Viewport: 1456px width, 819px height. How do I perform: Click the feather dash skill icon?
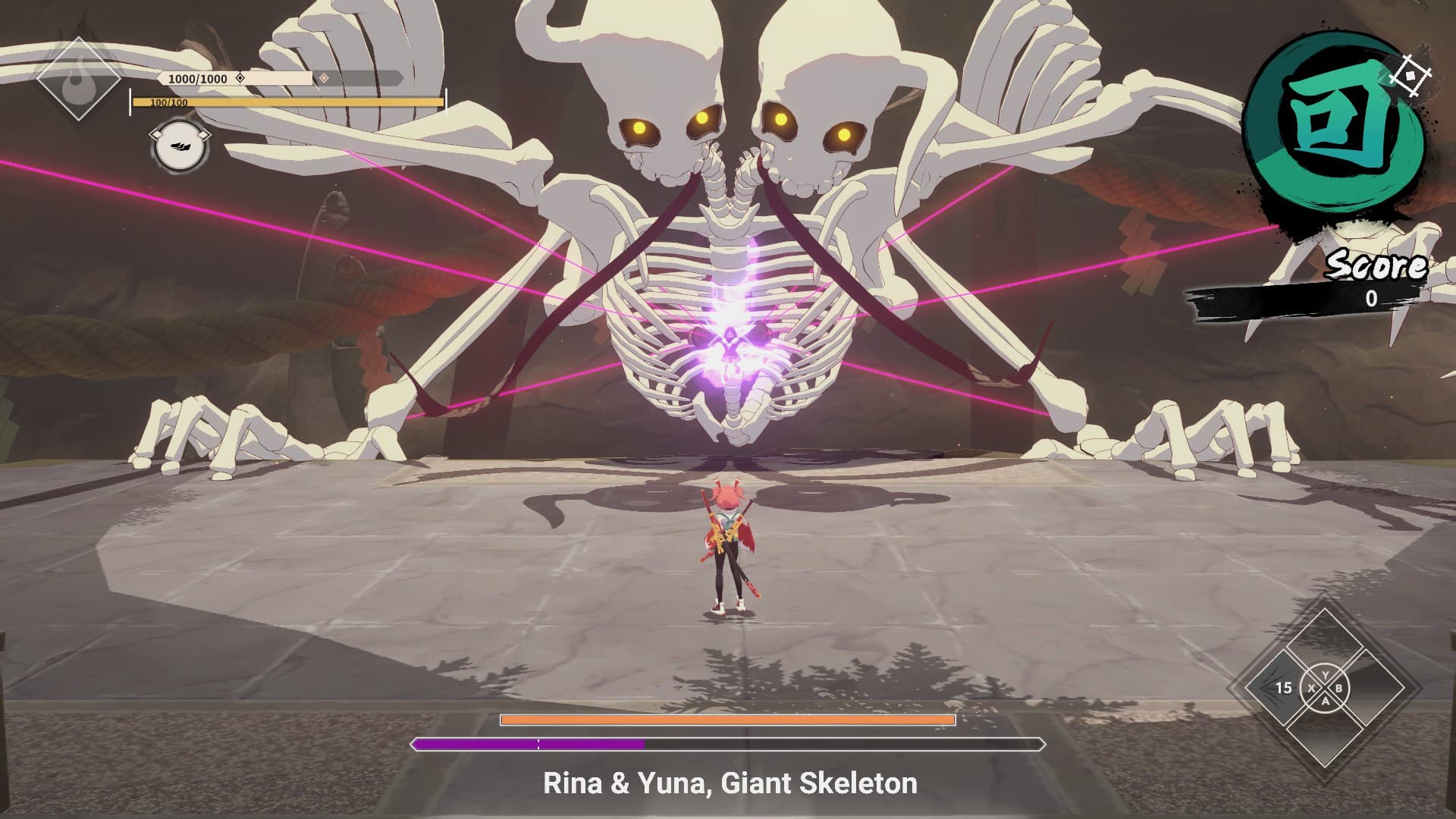point(181,146)
